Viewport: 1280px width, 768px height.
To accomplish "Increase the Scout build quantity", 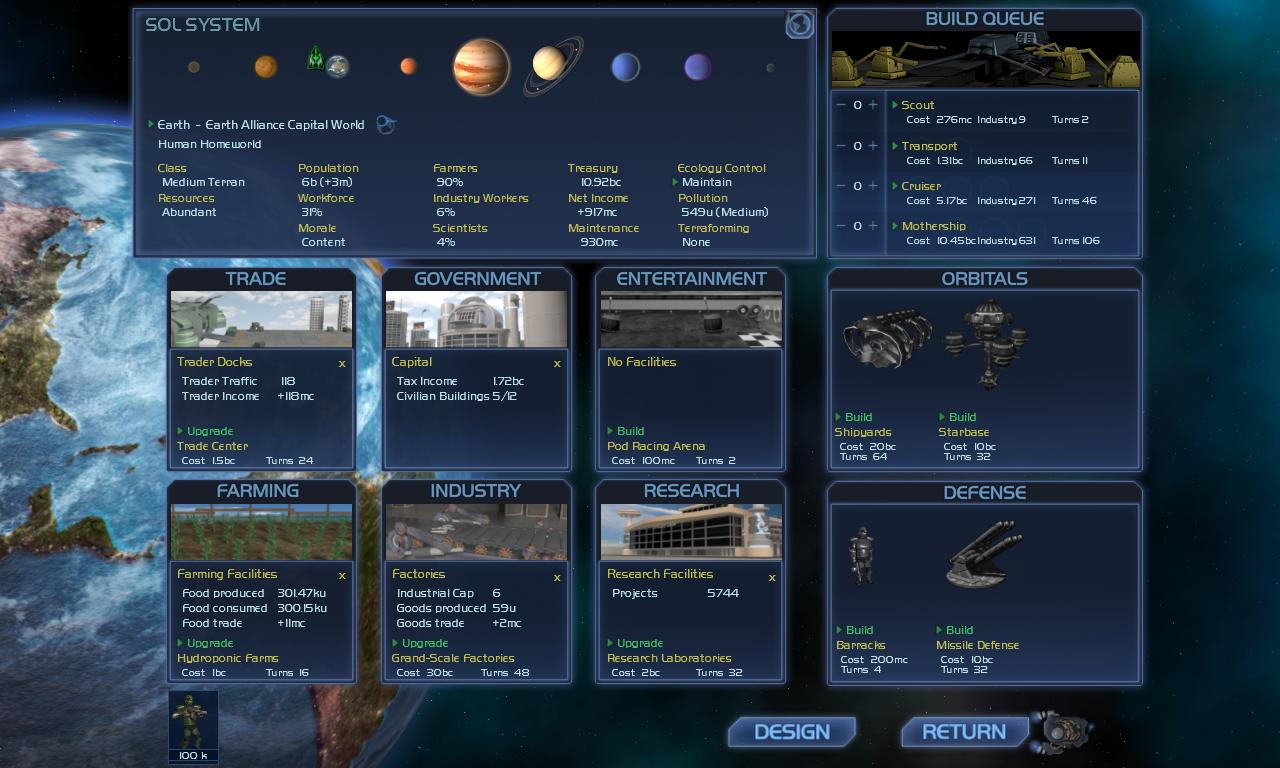I will click(x=873, y=105).
